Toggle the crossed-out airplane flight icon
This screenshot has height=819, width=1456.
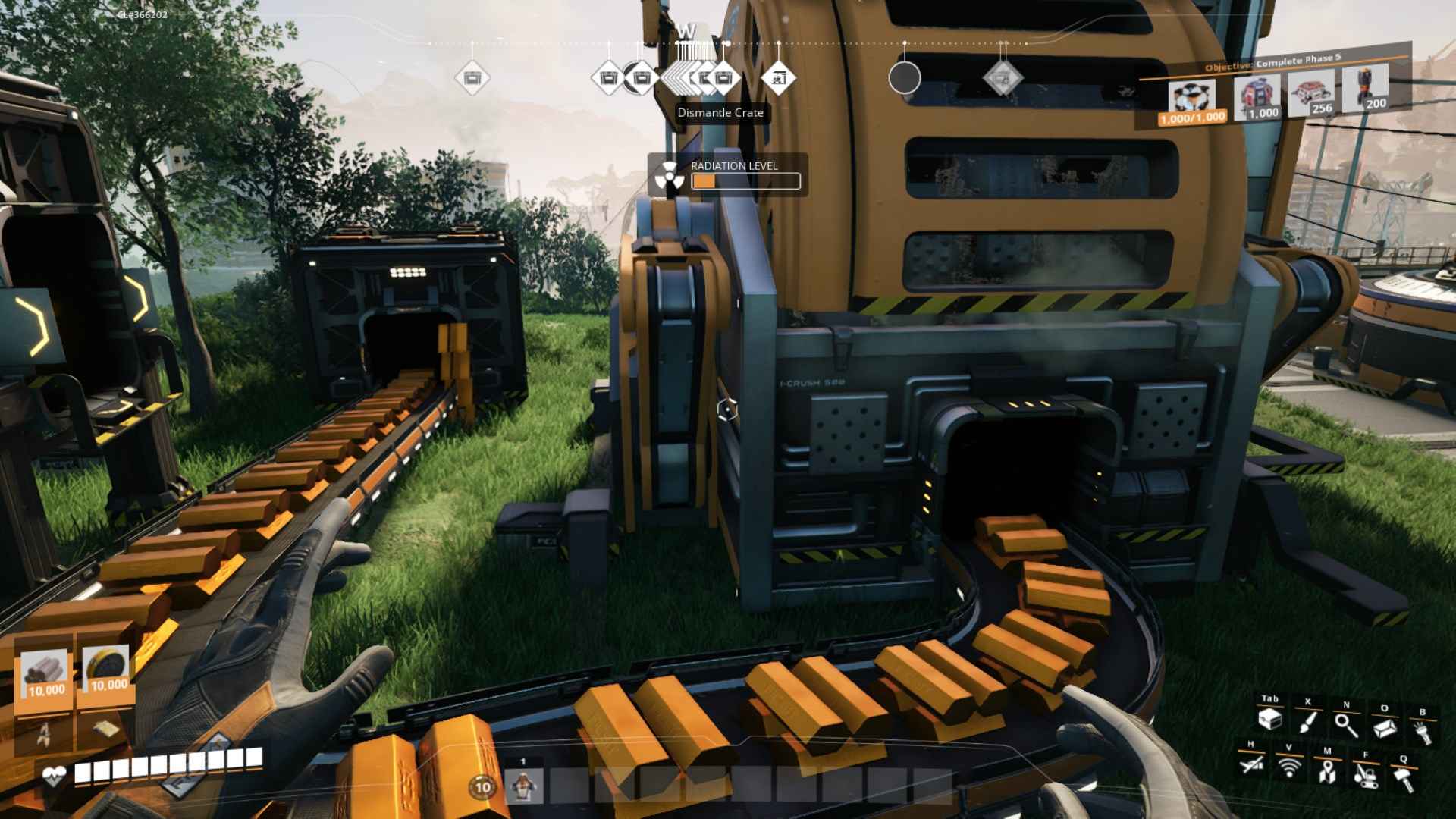[x=1251, y=764]
